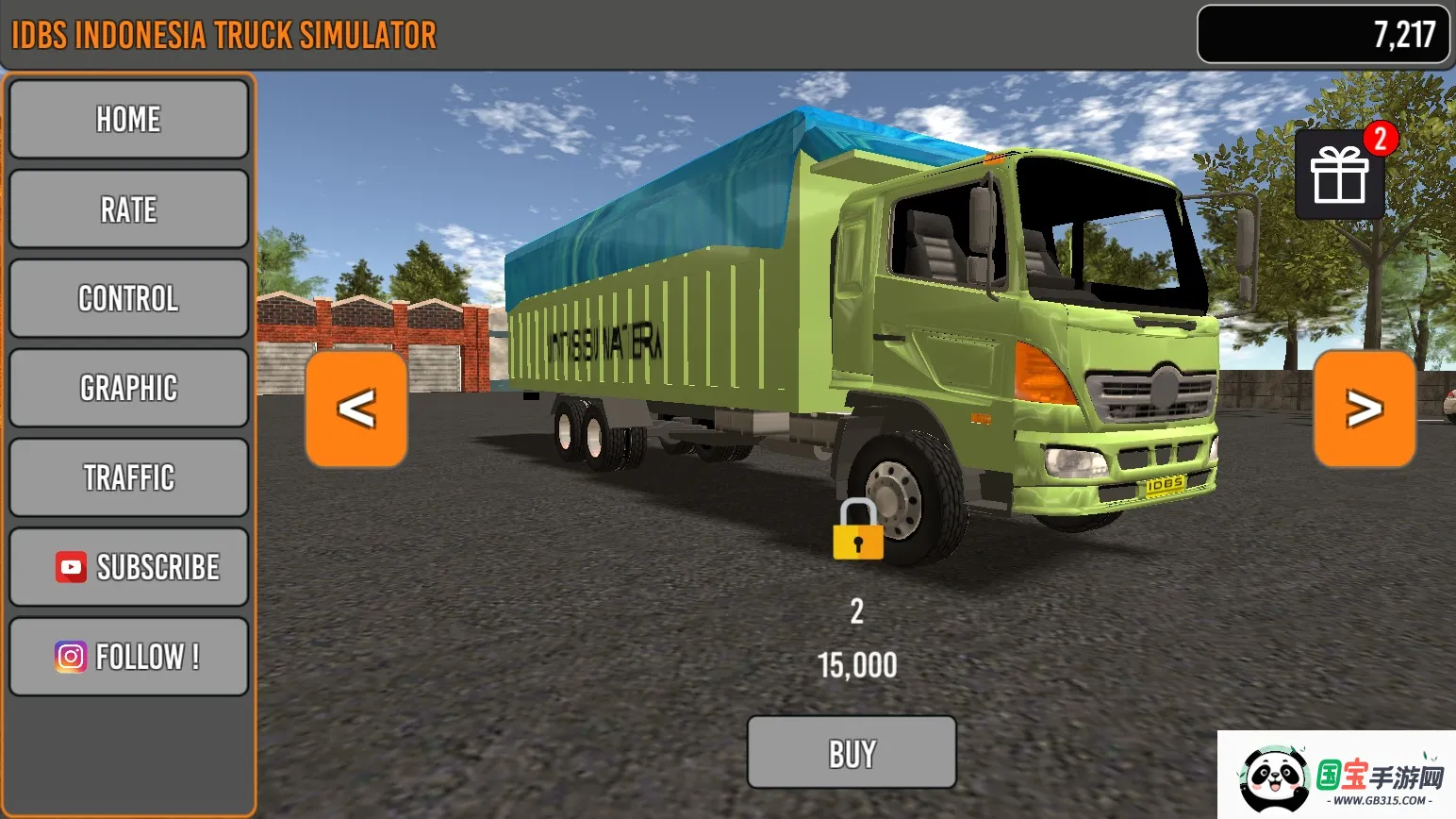The height and width of the screenshot is (819, 1456).
Task: Show the next truck with right arrow
Action: tap(1364, 409)
